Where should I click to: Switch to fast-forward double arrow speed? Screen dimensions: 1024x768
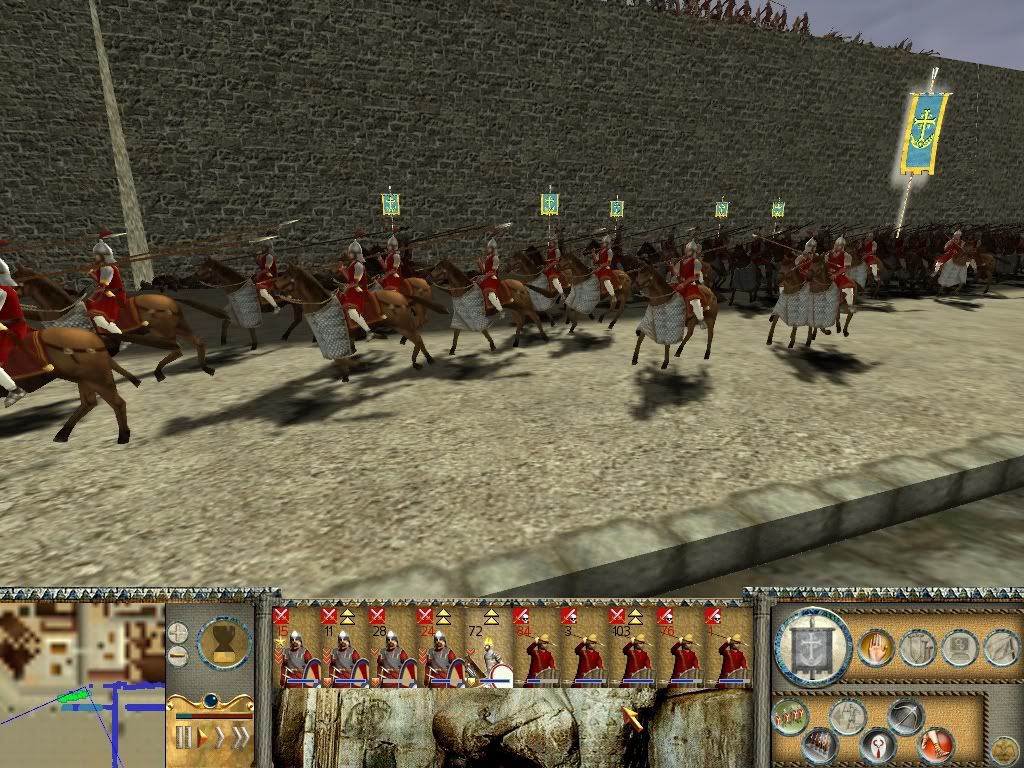click(x=240, y=738)
